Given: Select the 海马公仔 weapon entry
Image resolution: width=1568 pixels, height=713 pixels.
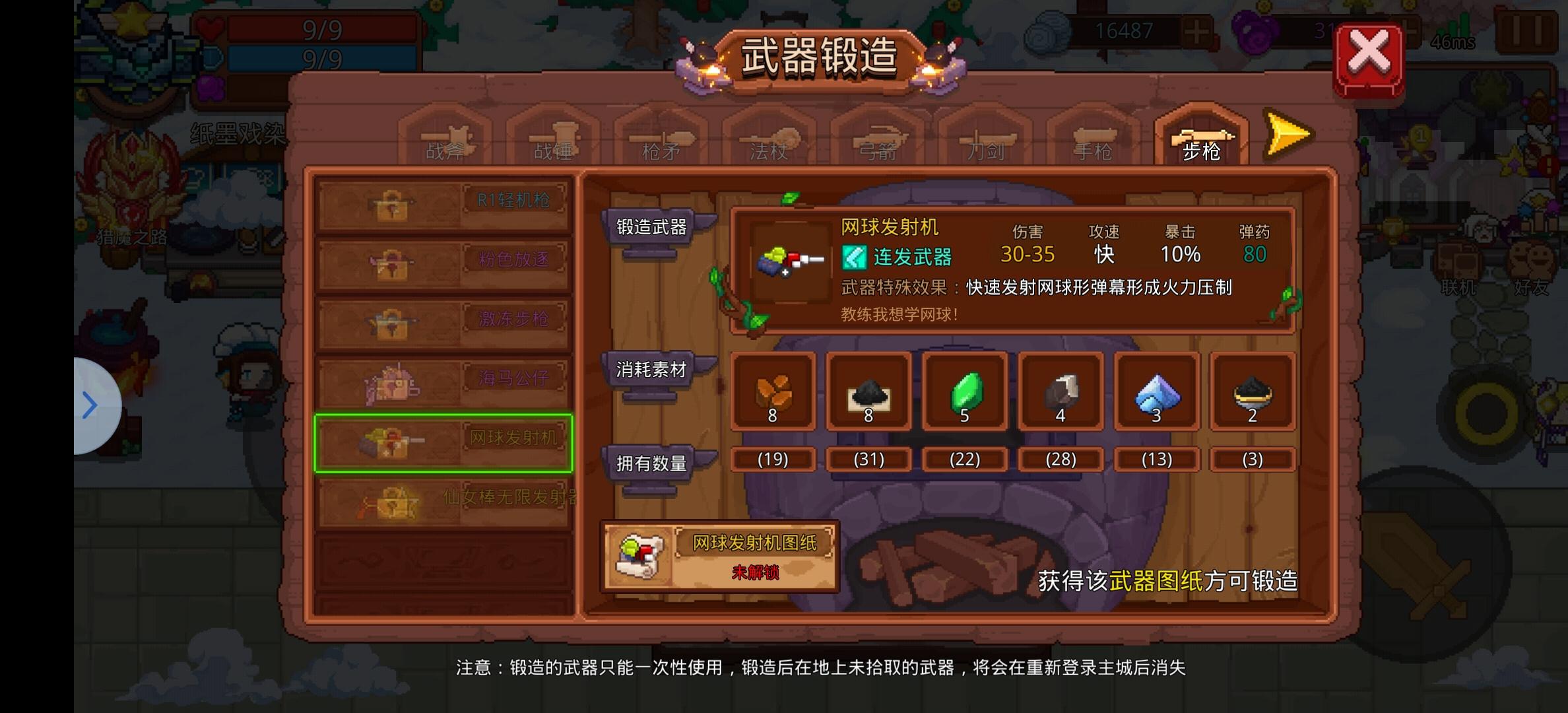Looking at the screenshot, I should 443,382.
